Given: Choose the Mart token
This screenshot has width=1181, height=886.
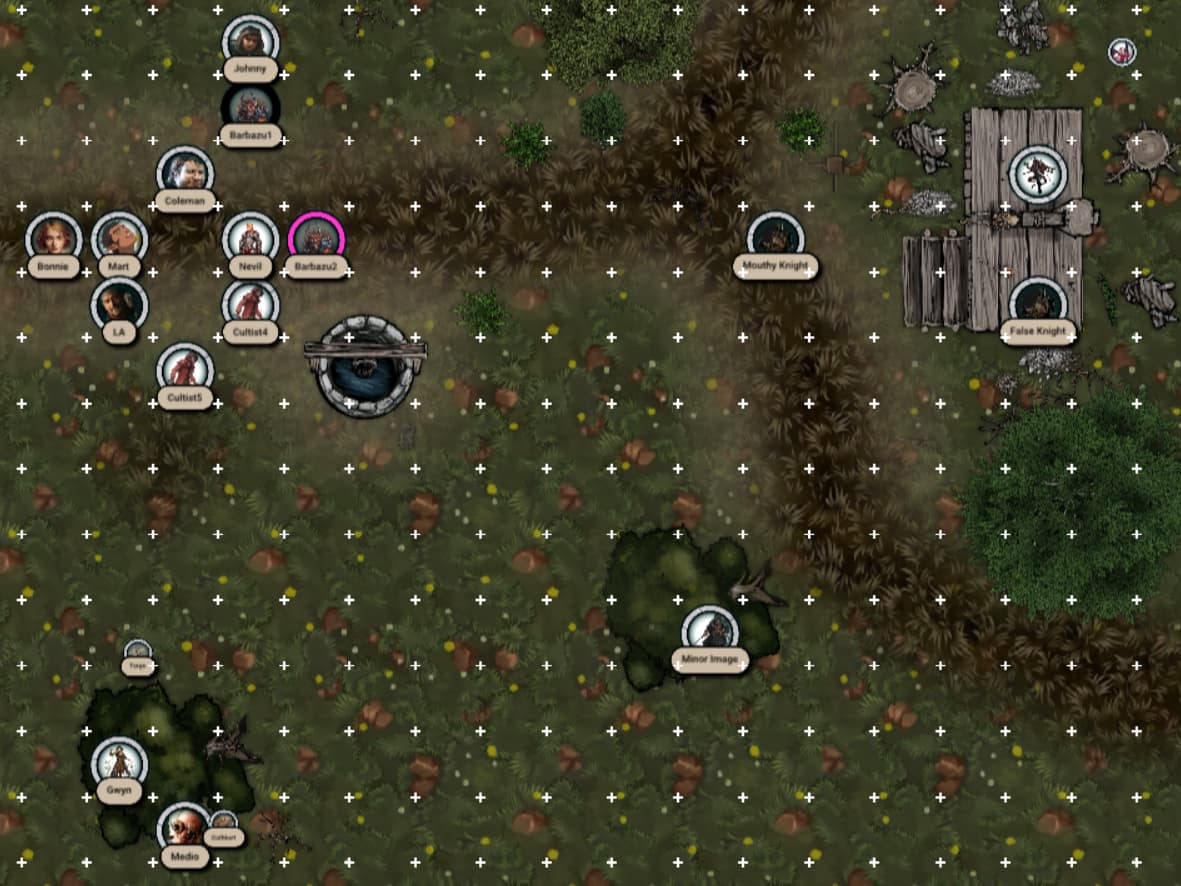Looking at the screenshot, I should (x=120, y=239).
